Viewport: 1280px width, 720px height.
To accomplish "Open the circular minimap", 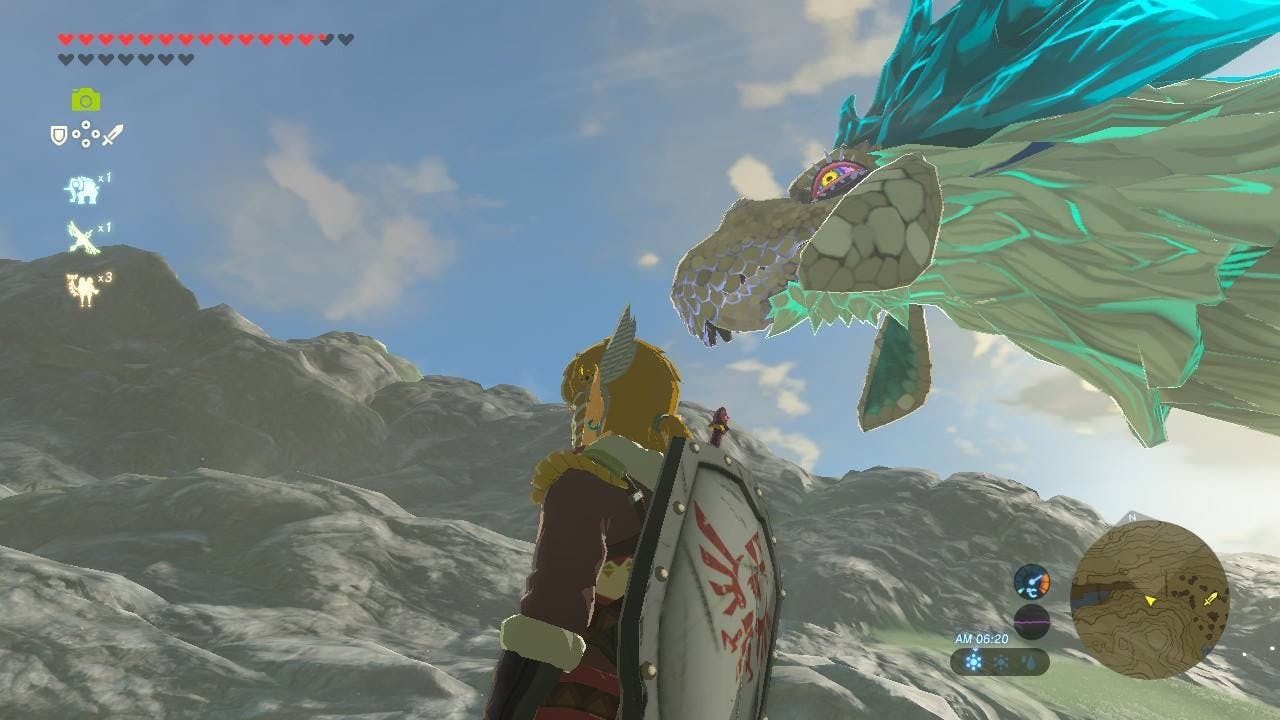I will [x=1149, y=600].
